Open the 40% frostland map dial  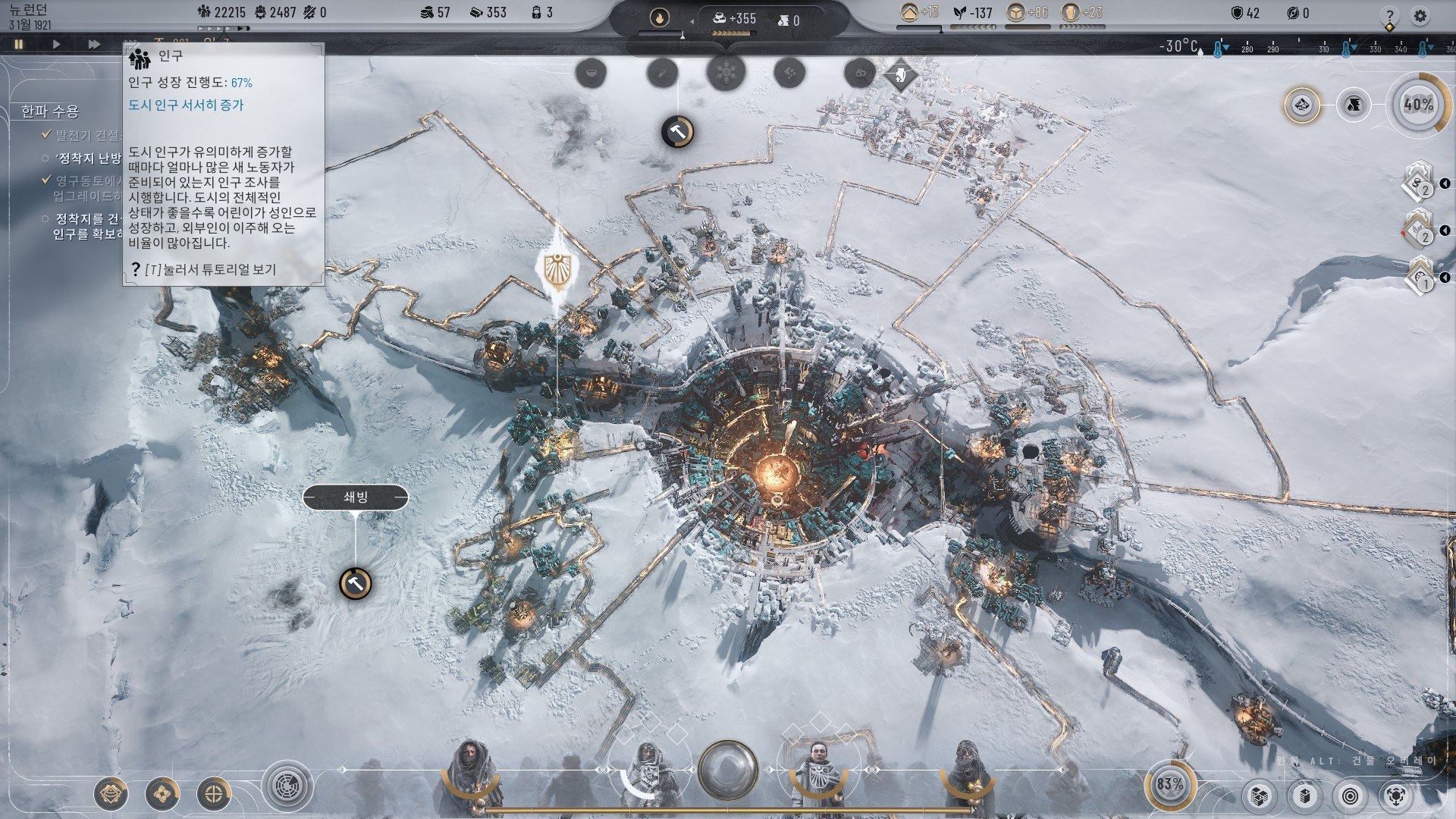[1418, 105]
